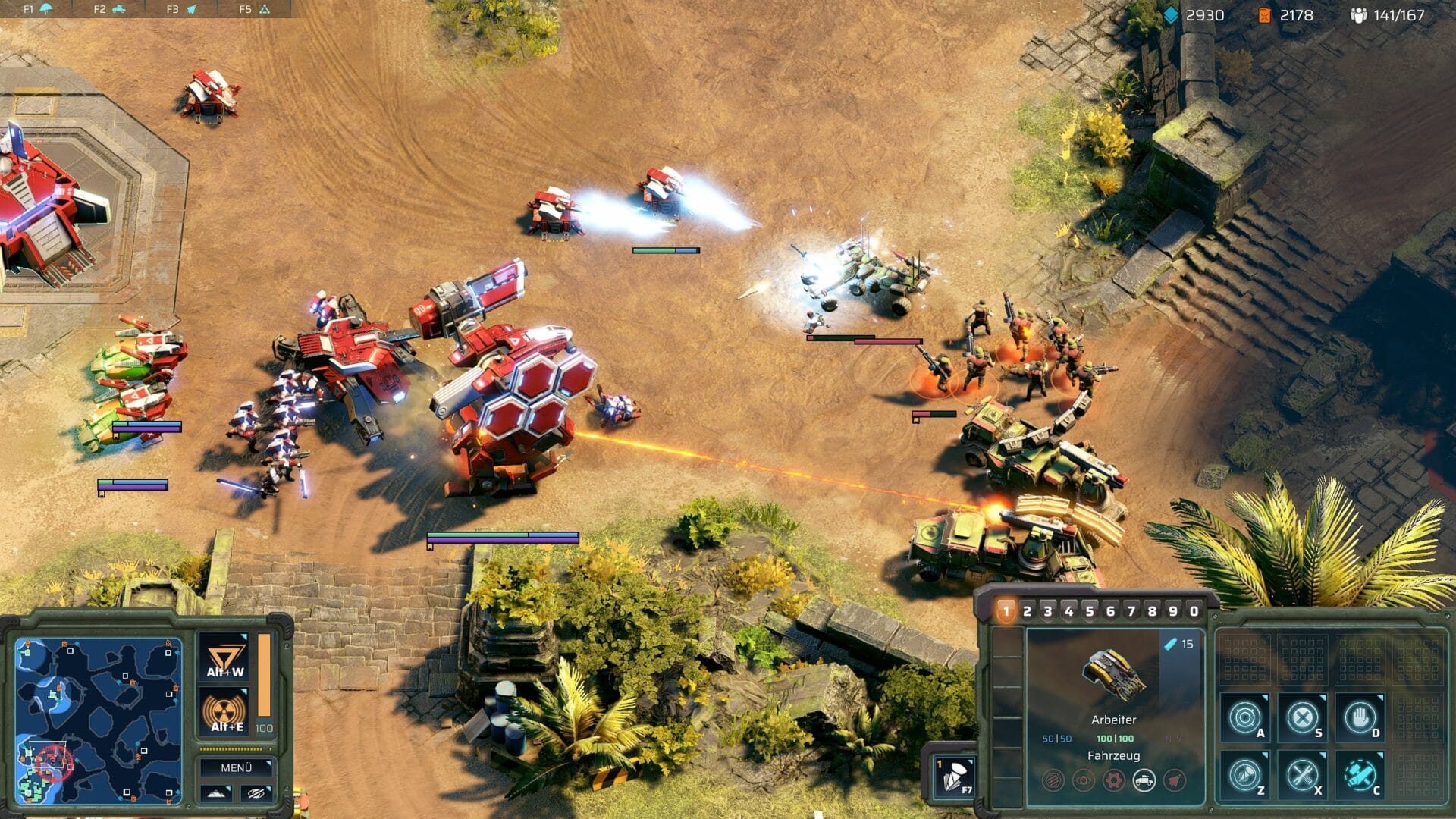Toggle terrain elevation display on the minimap
The width and height of the screenshot is (1456, 819).
[x=216, y=792]
